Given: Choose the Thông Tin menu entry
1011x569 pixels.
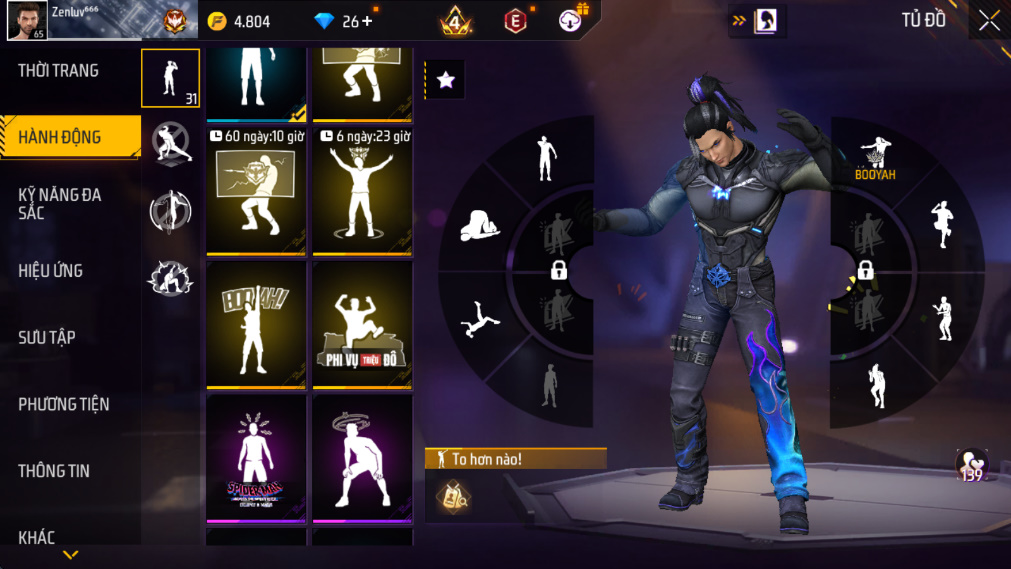Looking at the screenshot, I should (x=54, y=471).
